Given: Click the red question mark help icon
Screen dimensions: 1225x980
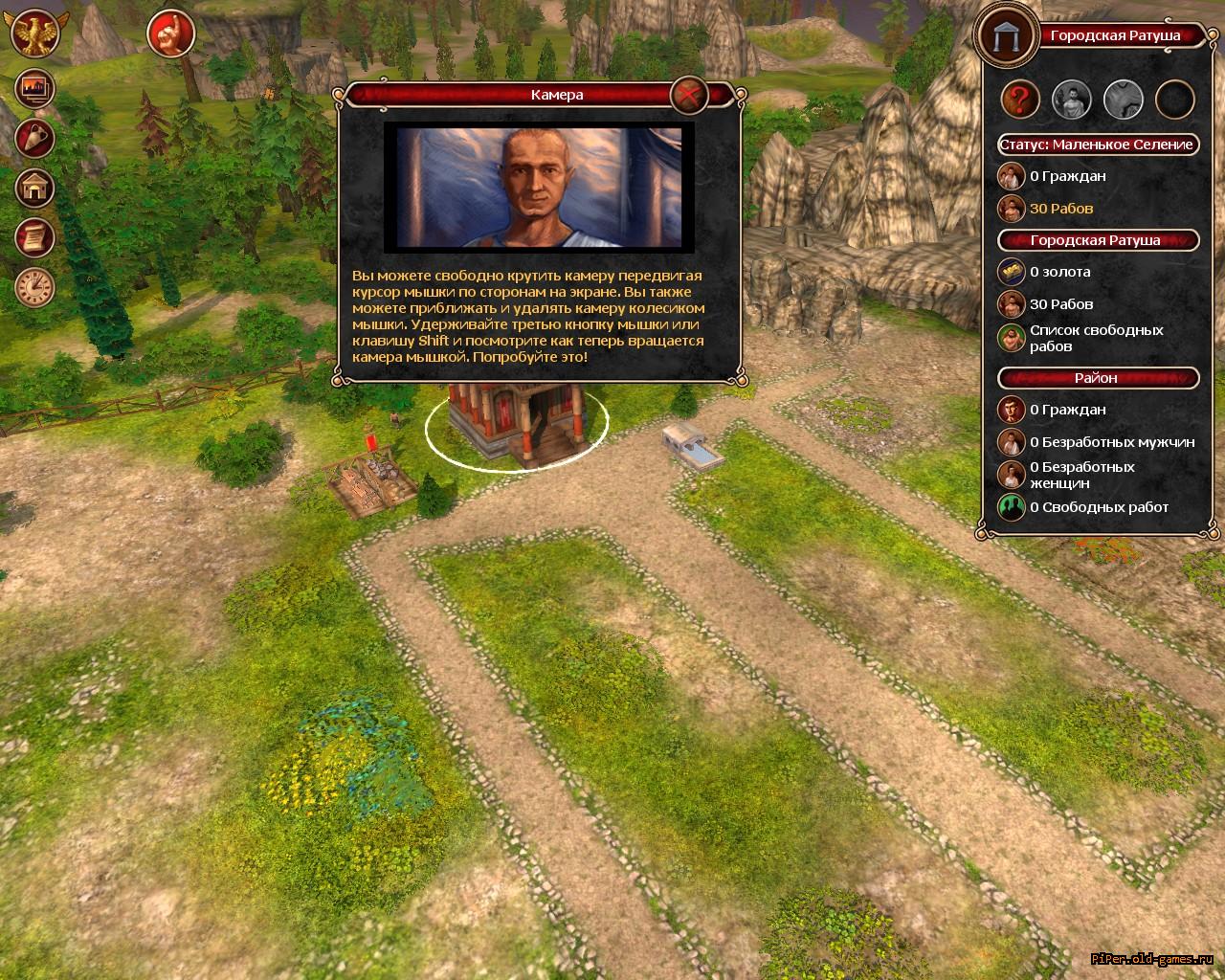Looking at the screenshot, I should (1021, 98).
